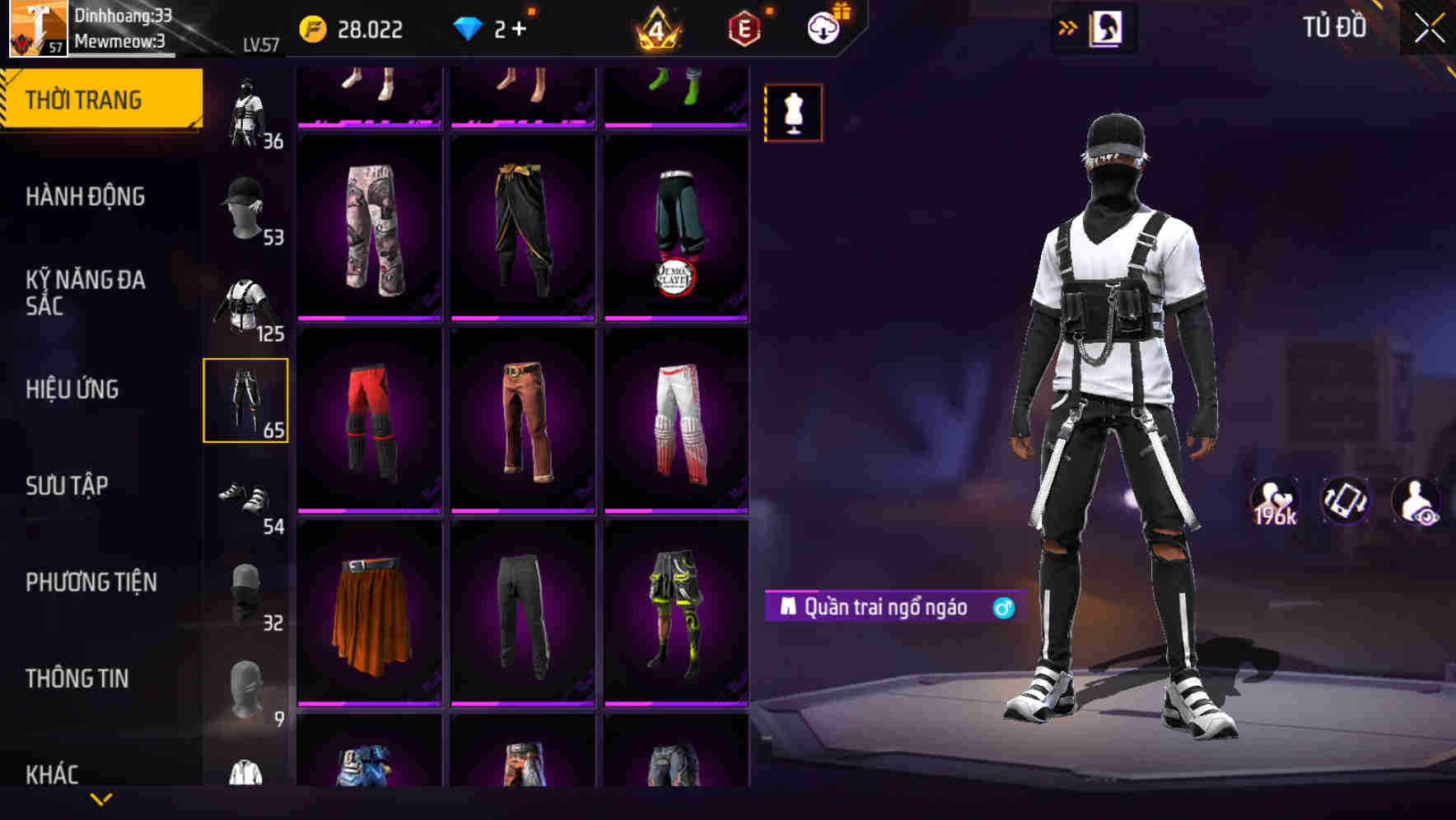Toggle the mannequin display icon
Viewport: 1456px width, 820px height.
[793, 112]
